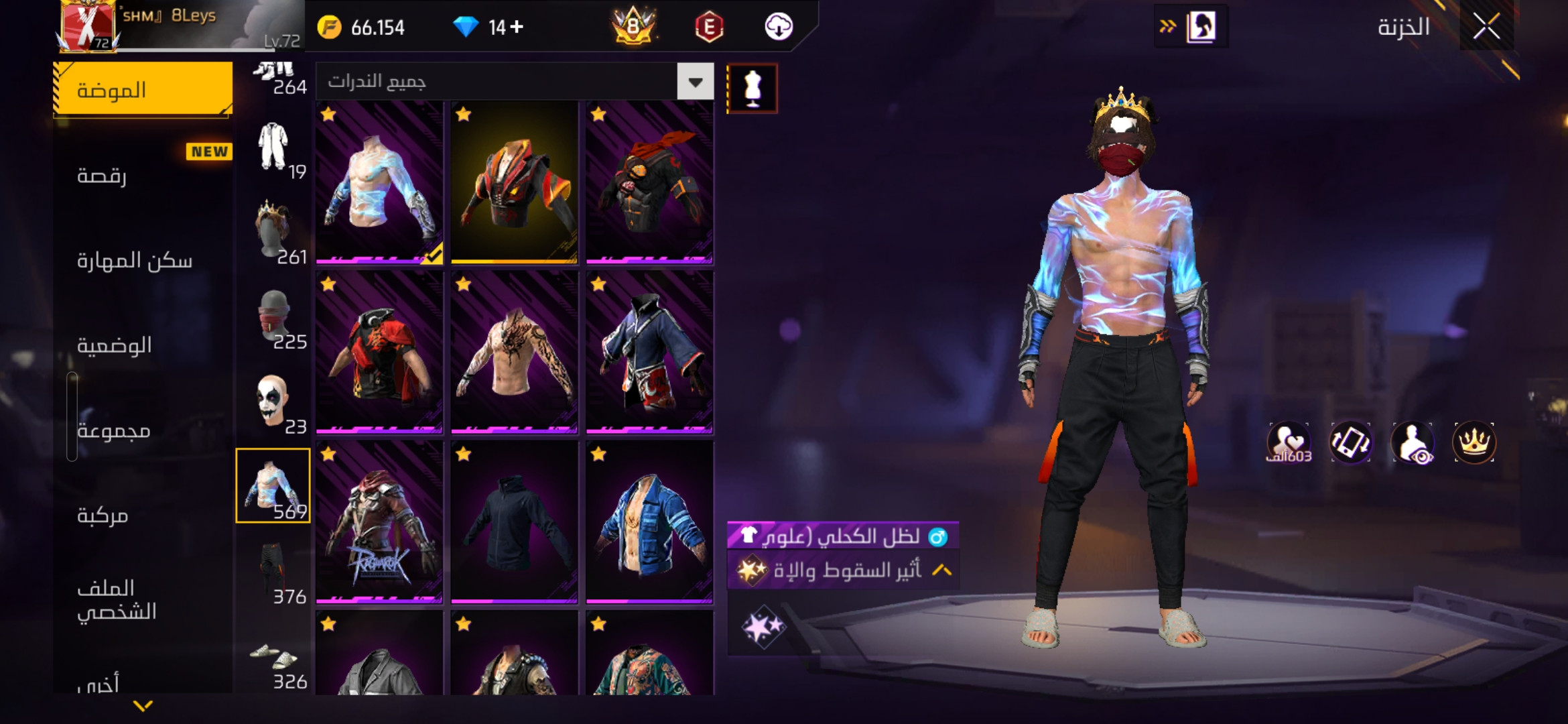Viewport: 1568px width, 724px height.
Task: Pick the Ragnarok armor top
Action: point(379,523)
